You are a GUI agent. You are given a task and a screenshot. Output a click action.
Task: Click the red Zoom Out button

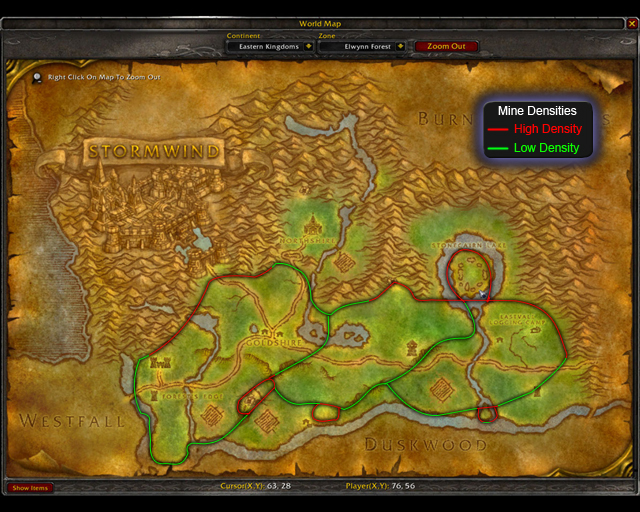pyautogui.click(x=445, y=46)
